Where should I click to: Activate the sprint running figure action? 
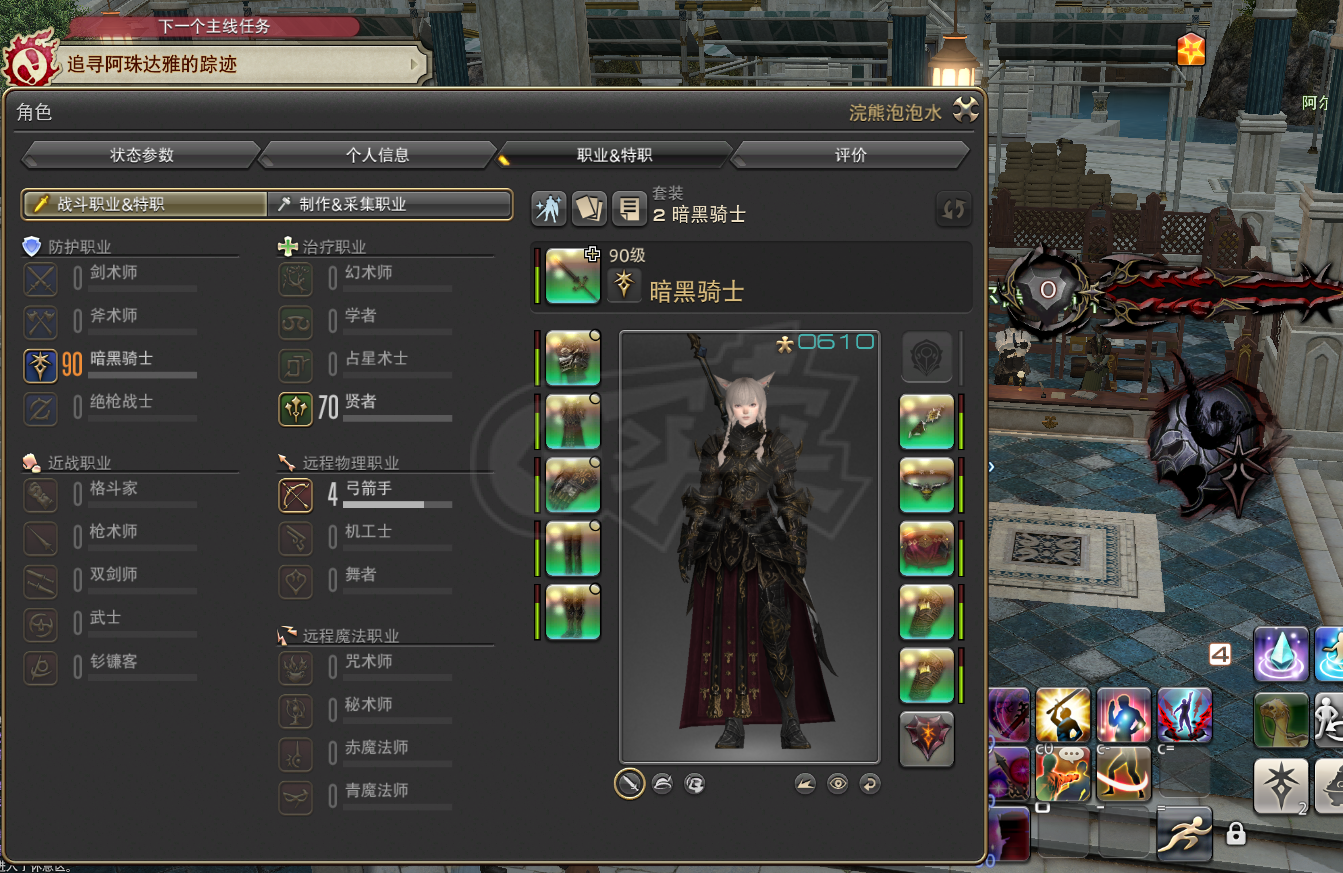pyautogui.click(x=1184, y=835)
